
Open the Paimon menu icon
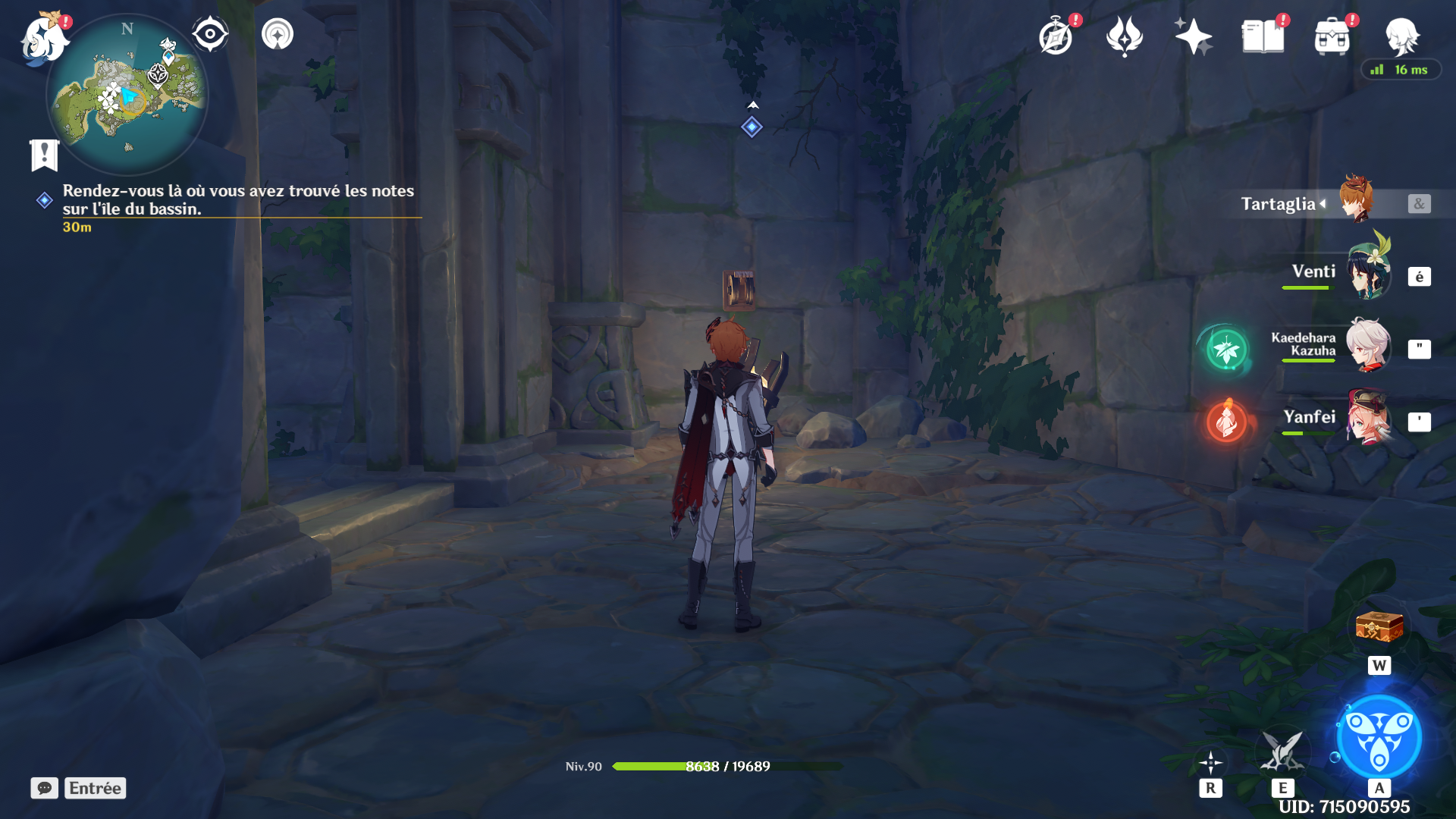[43, 38]
